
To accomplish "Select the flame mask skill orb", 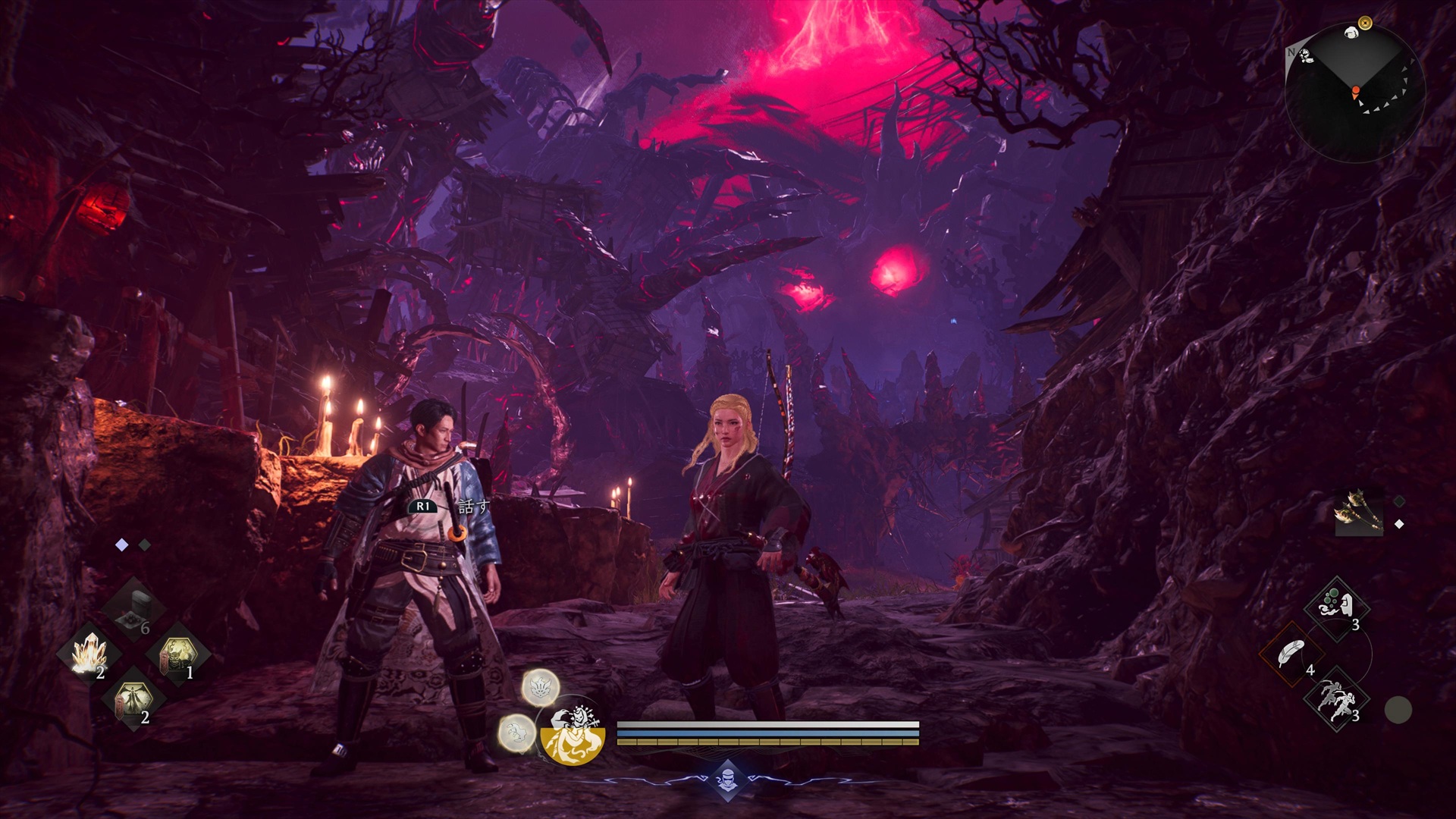I will point(541,688).
